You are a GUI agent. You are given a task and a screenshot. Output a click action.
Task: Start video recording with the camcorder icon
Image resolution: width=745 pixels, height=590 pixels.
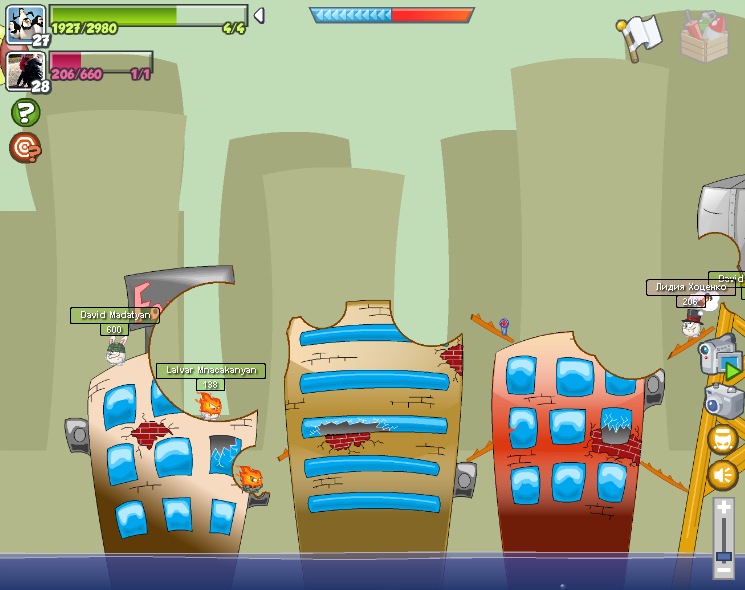[x=718, y=355]
